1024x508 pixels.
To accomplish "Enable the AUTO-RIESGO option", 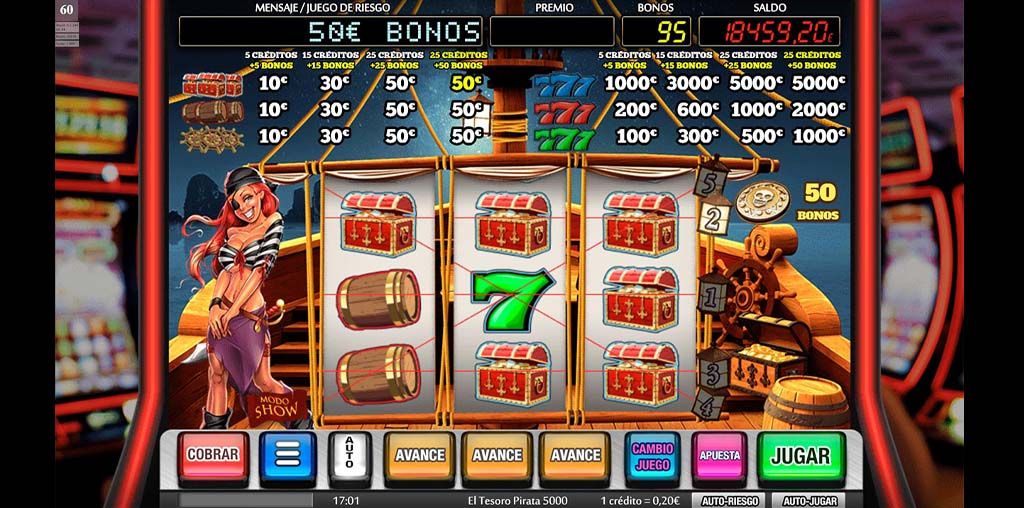I will pos(729,500).
